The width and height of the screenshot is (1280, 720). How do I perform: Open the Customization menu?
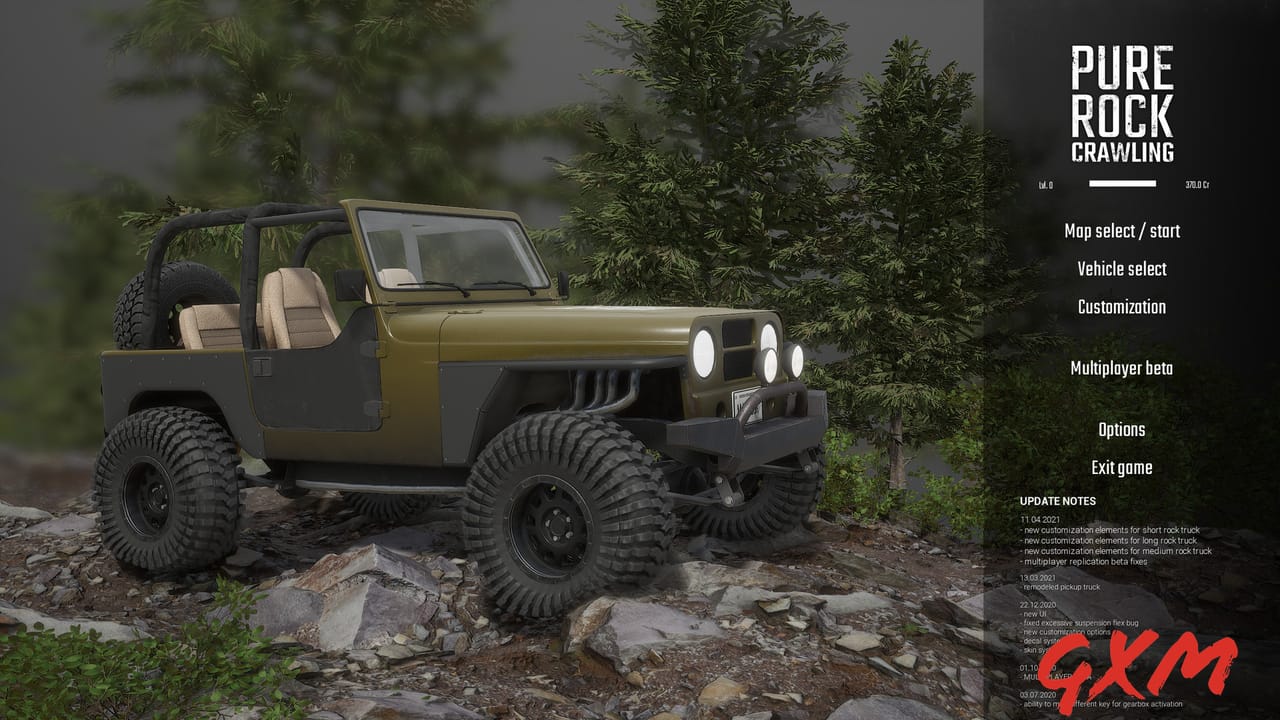click(1120, 307)
